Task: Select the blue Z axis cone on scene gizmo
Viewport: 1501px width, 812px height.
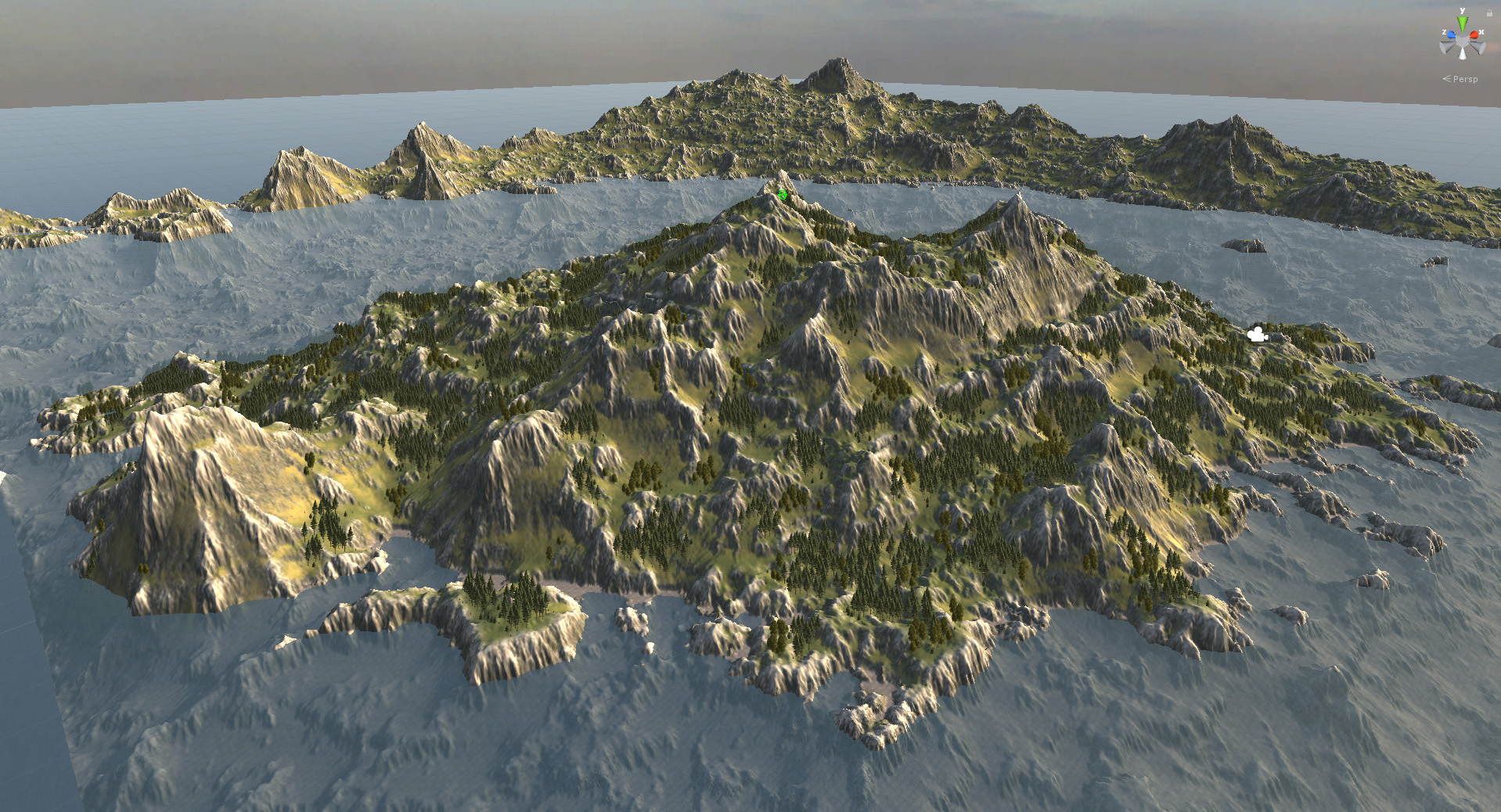Action: [x=1451, y=34]
